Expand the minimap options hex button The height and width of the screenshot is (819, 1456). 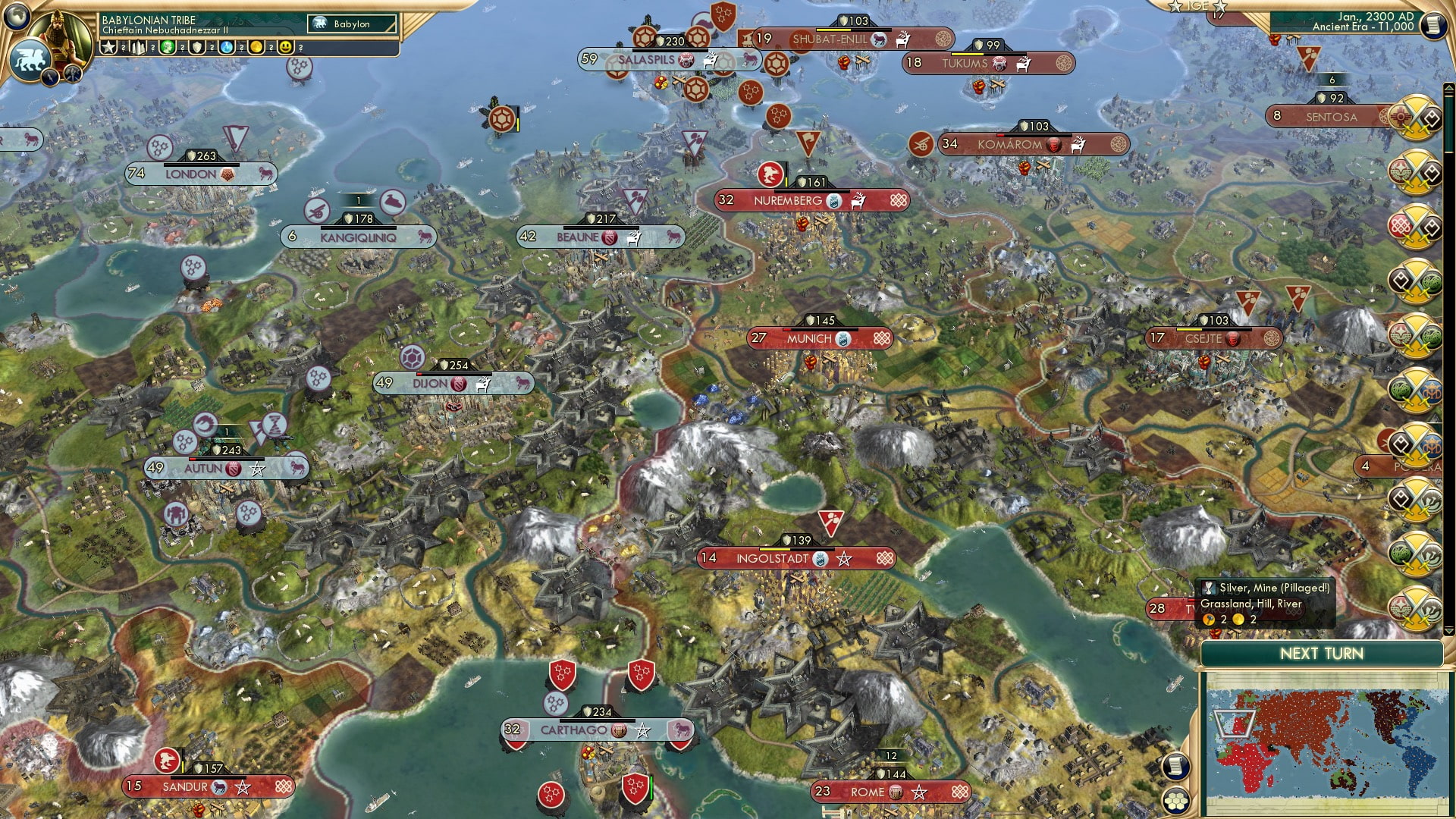point(1177,800)
